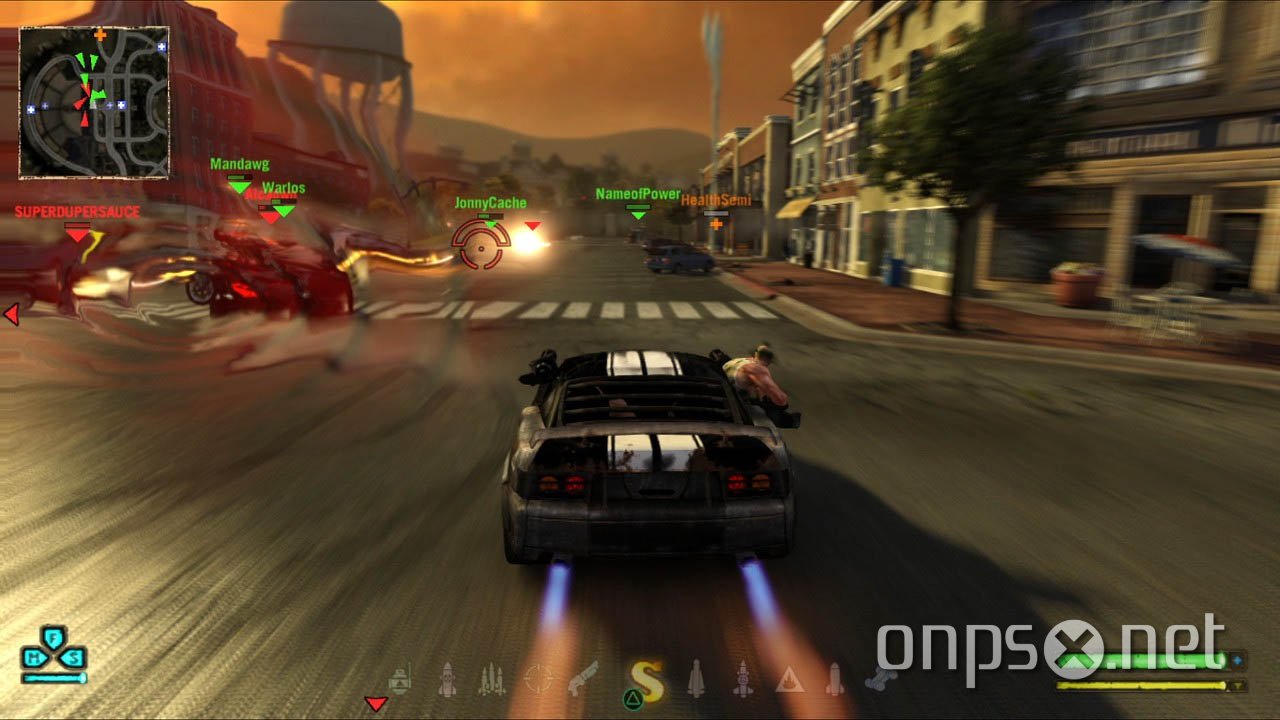Select the NameofPower player nameplate
This screenshot has width=1280, height=720.
tap(637, 193)
